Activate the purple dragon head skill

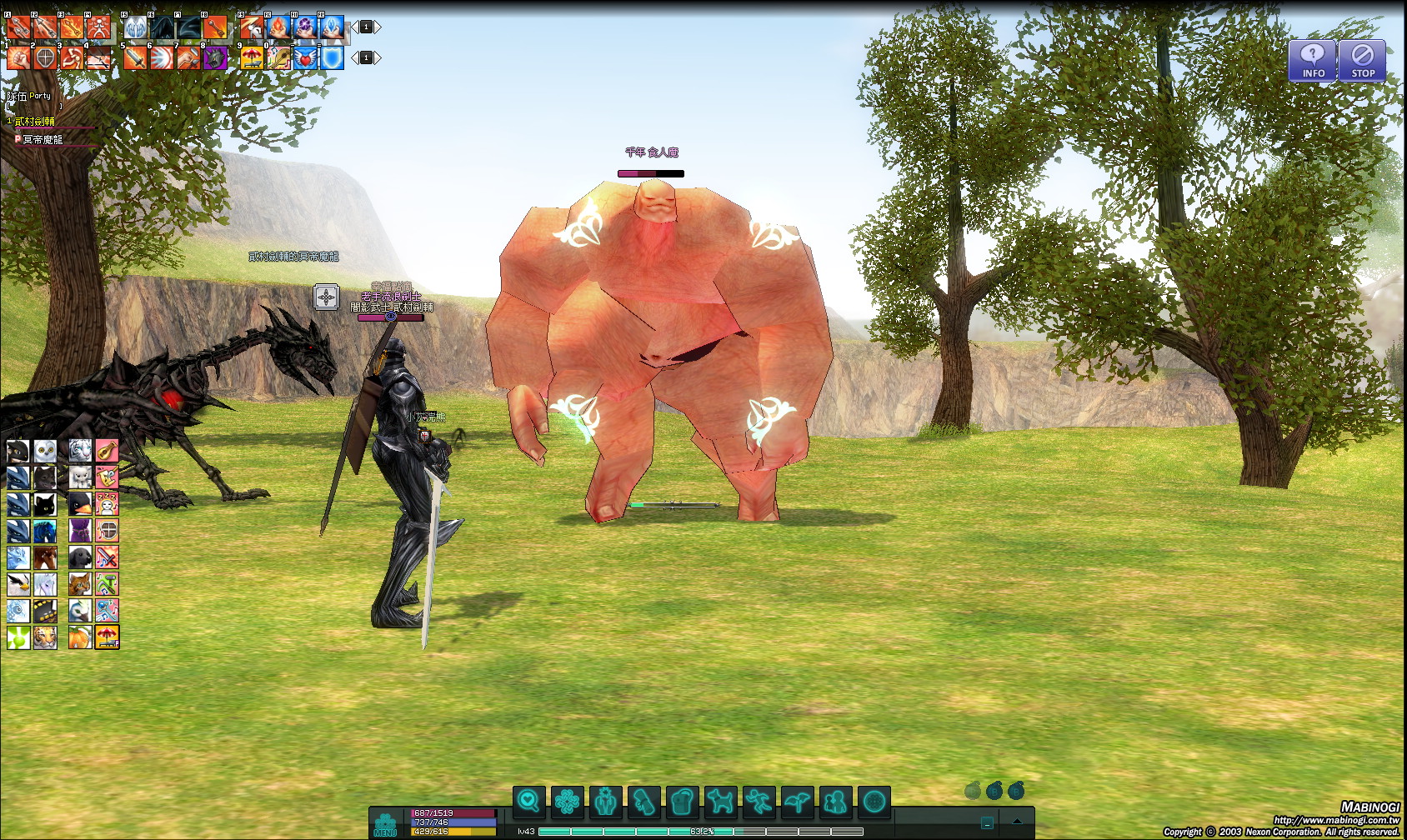(215, 57)
